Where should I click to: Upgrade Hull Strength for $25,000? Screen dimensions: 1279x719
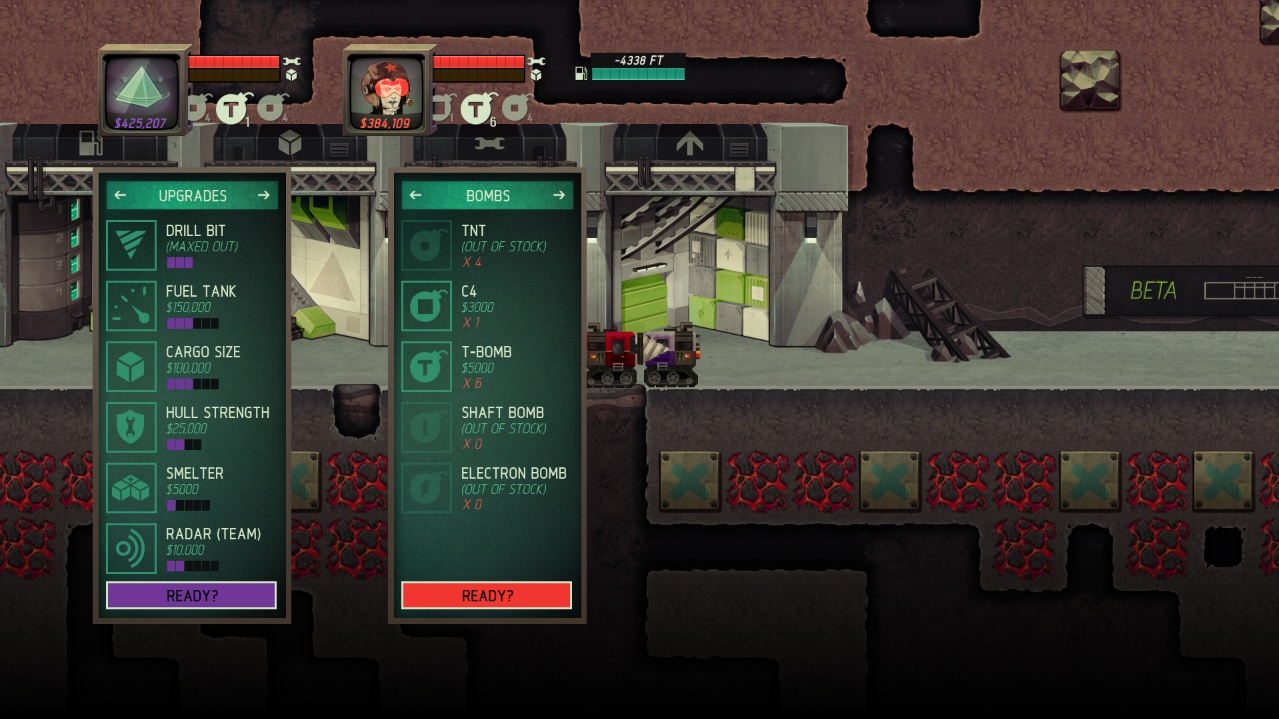coord(190,427)
